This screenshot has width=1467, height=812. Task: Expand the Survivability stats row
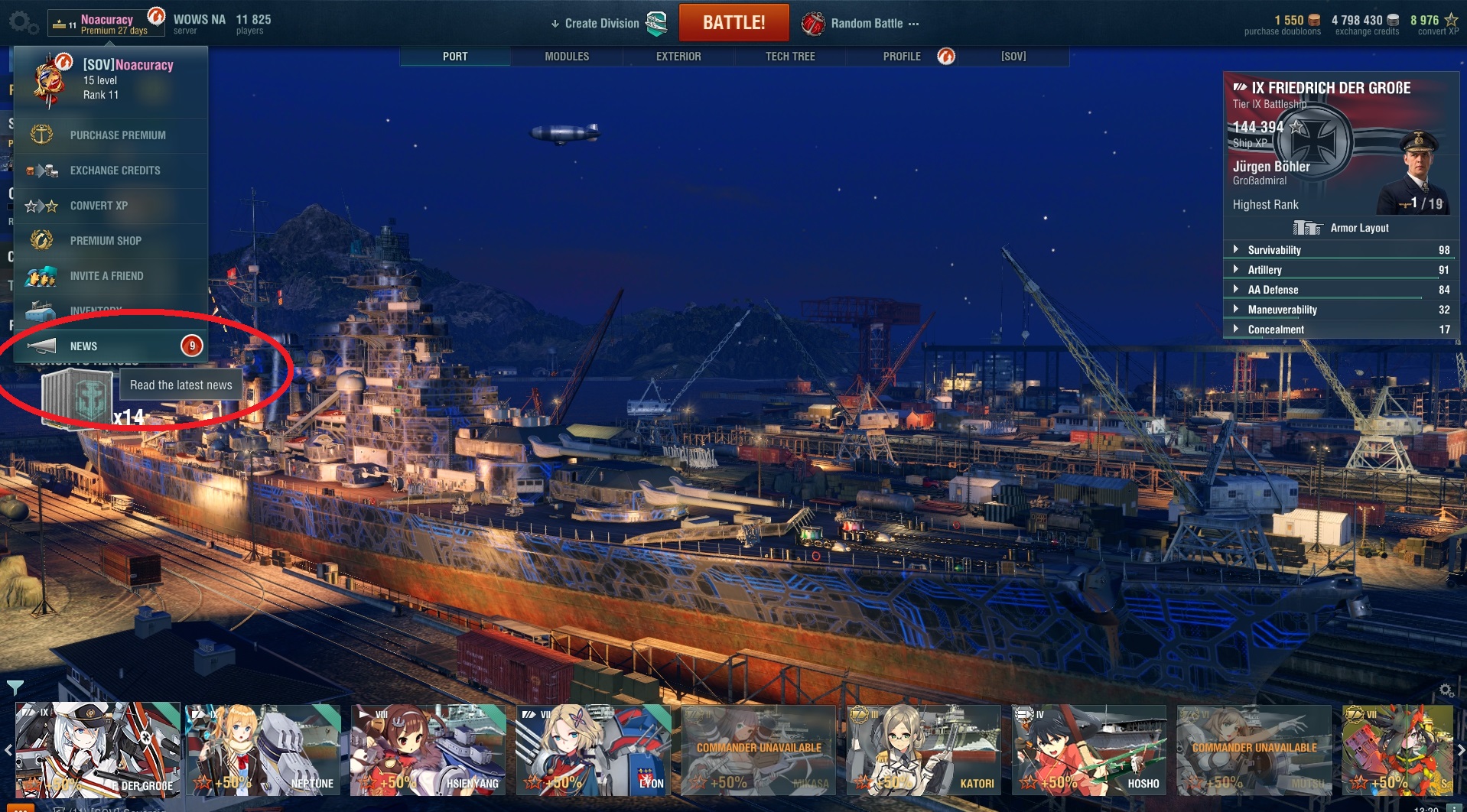click(x=1273, y=250)
